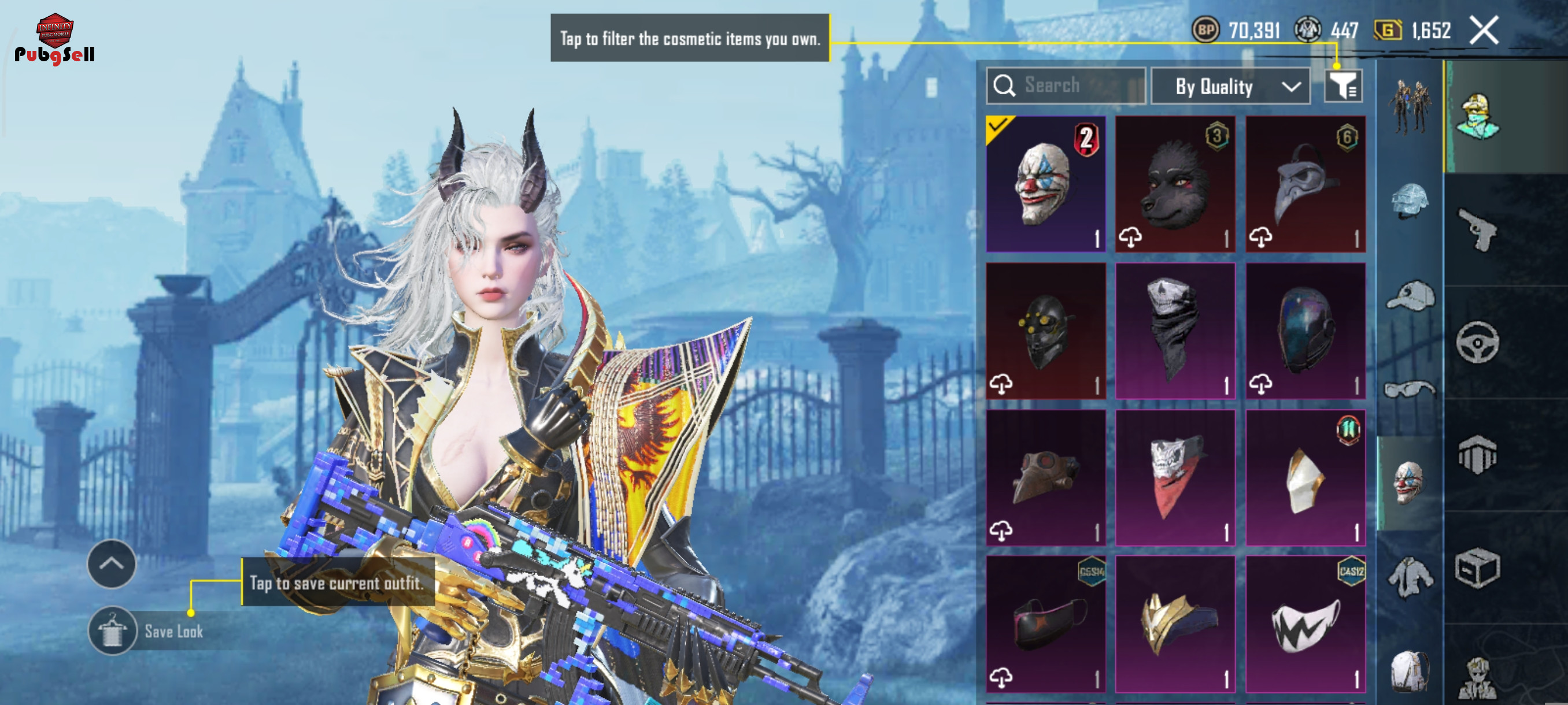Open the supply crate section

pos(1478,569)
